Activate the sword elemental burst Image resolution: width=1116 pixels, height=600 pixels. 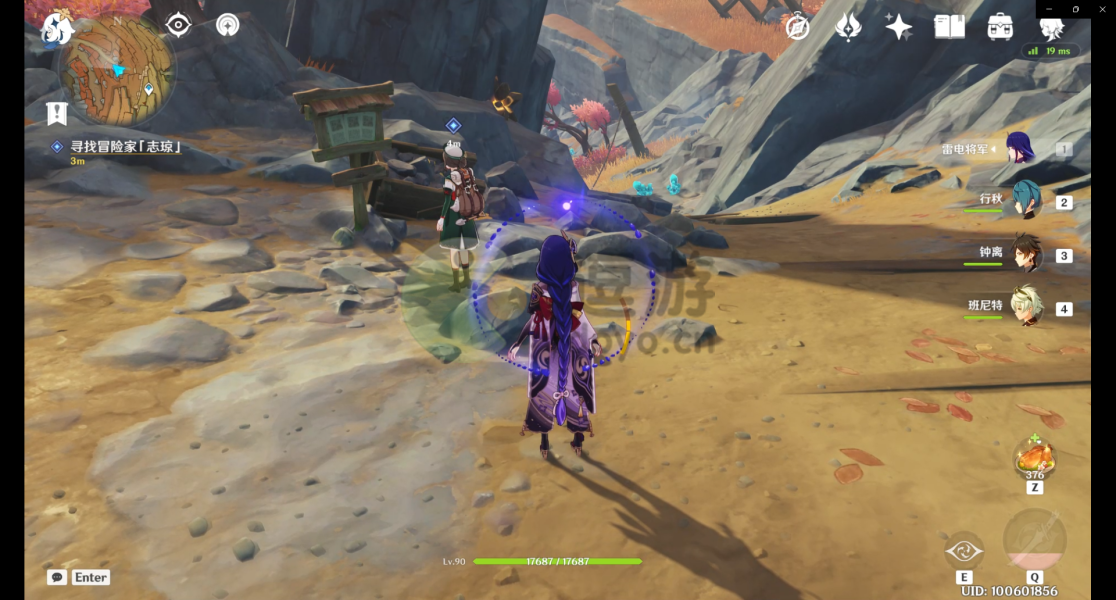[1034, 542]
